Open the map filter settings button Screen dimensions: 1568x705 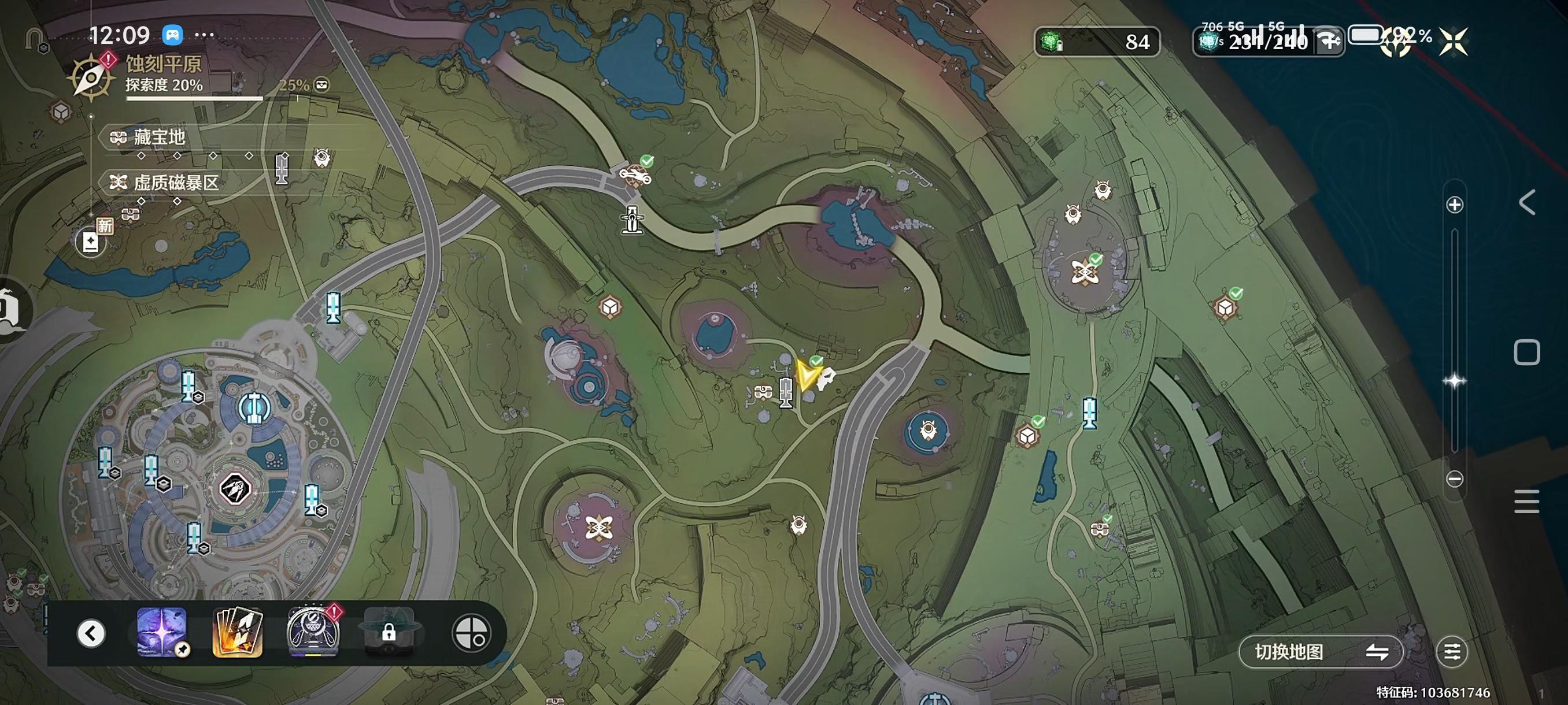(1452, 652)
